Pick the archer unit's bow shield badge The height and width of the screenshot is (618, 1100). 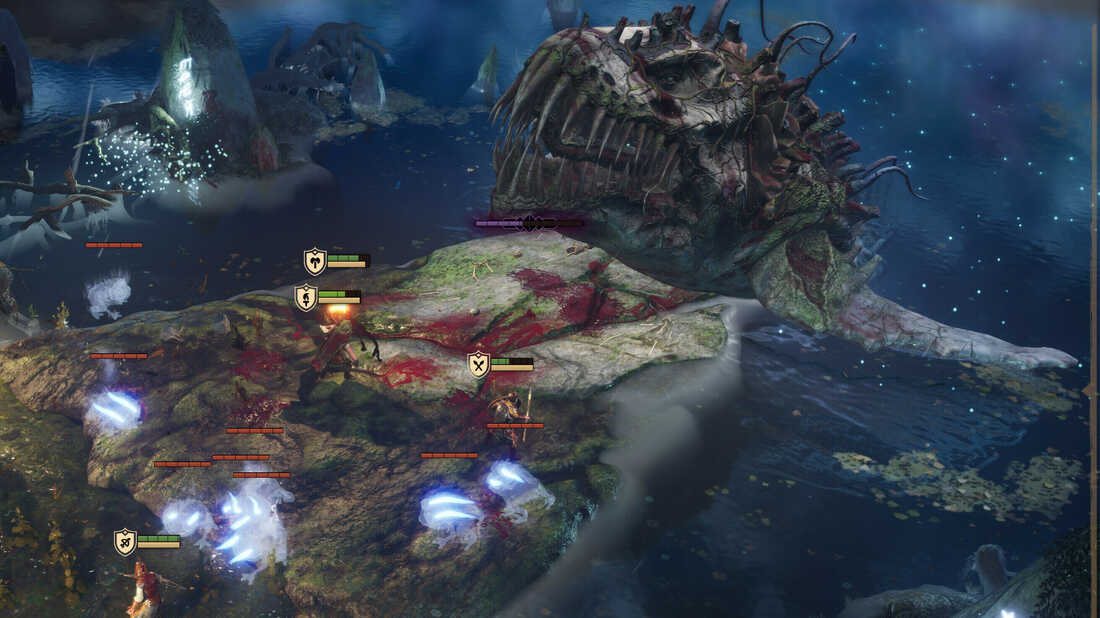pos(125,542)
